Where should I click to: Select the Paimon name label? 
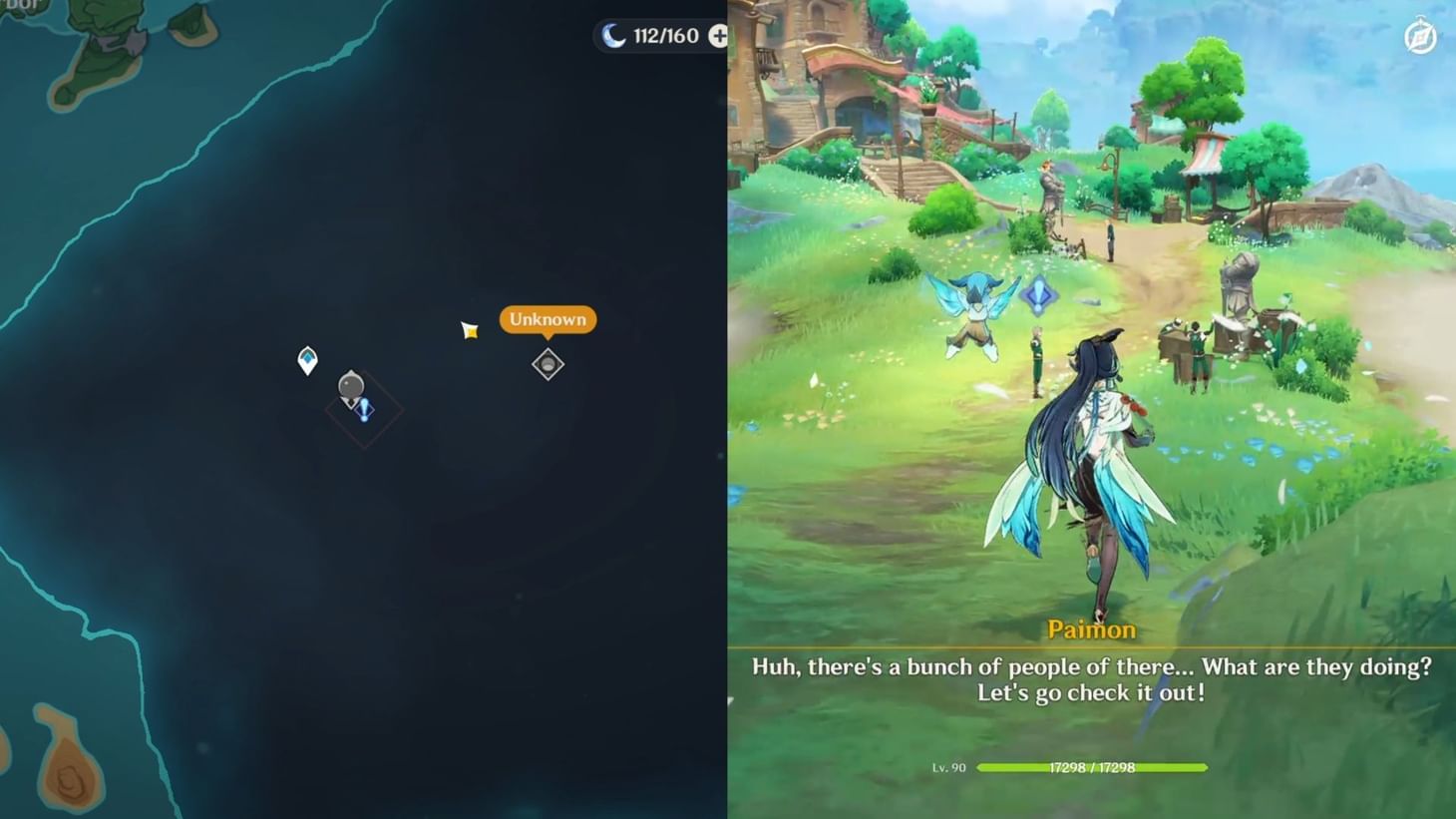coord(1091,629)
